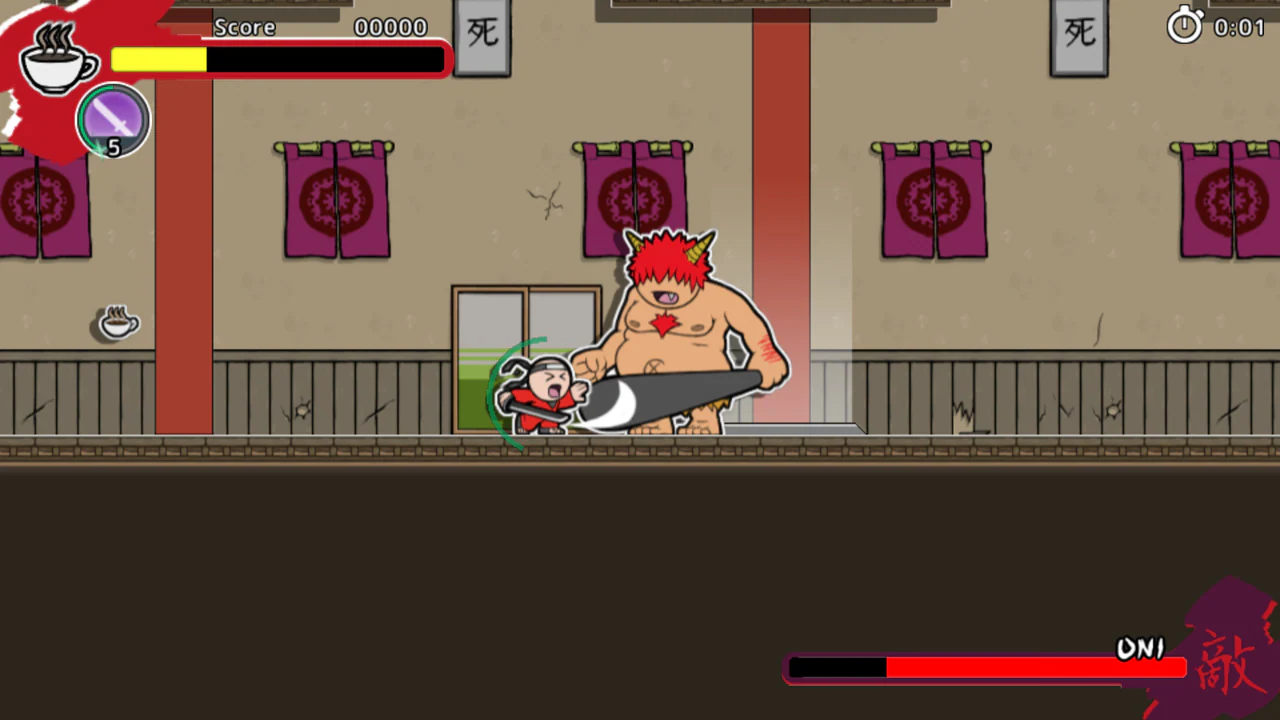1280x720 pixels.
Task: Click the timer text 0:01
Action: [x=1238, y=28]
